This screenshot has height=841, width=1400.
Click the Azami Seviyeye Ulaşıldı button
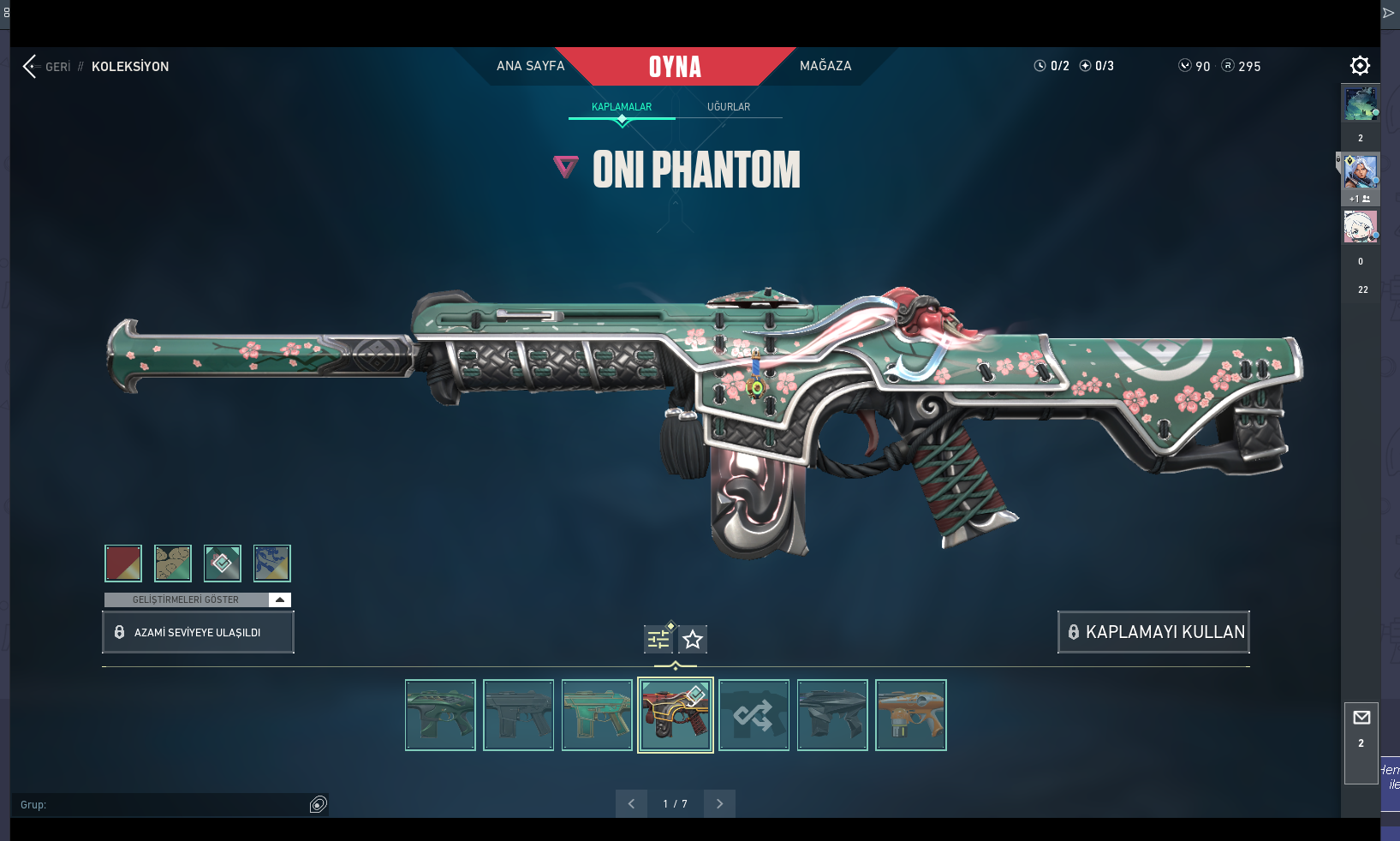click(198, 632)
